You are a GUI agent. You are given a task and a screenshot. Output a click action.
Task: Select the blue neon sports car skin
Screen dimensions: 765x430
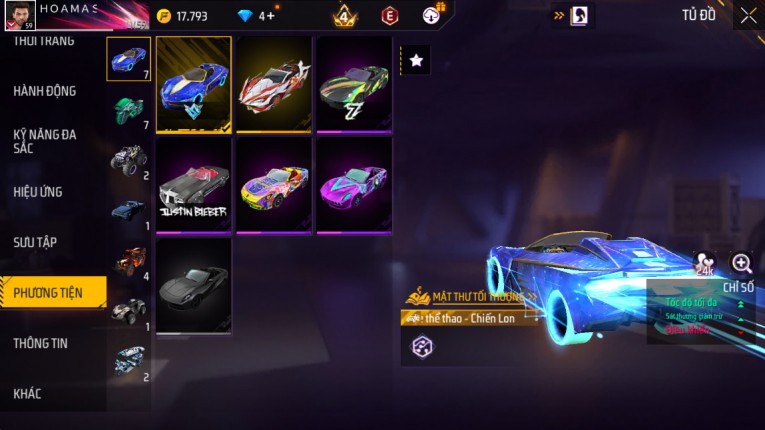click(x=194, y=85)
